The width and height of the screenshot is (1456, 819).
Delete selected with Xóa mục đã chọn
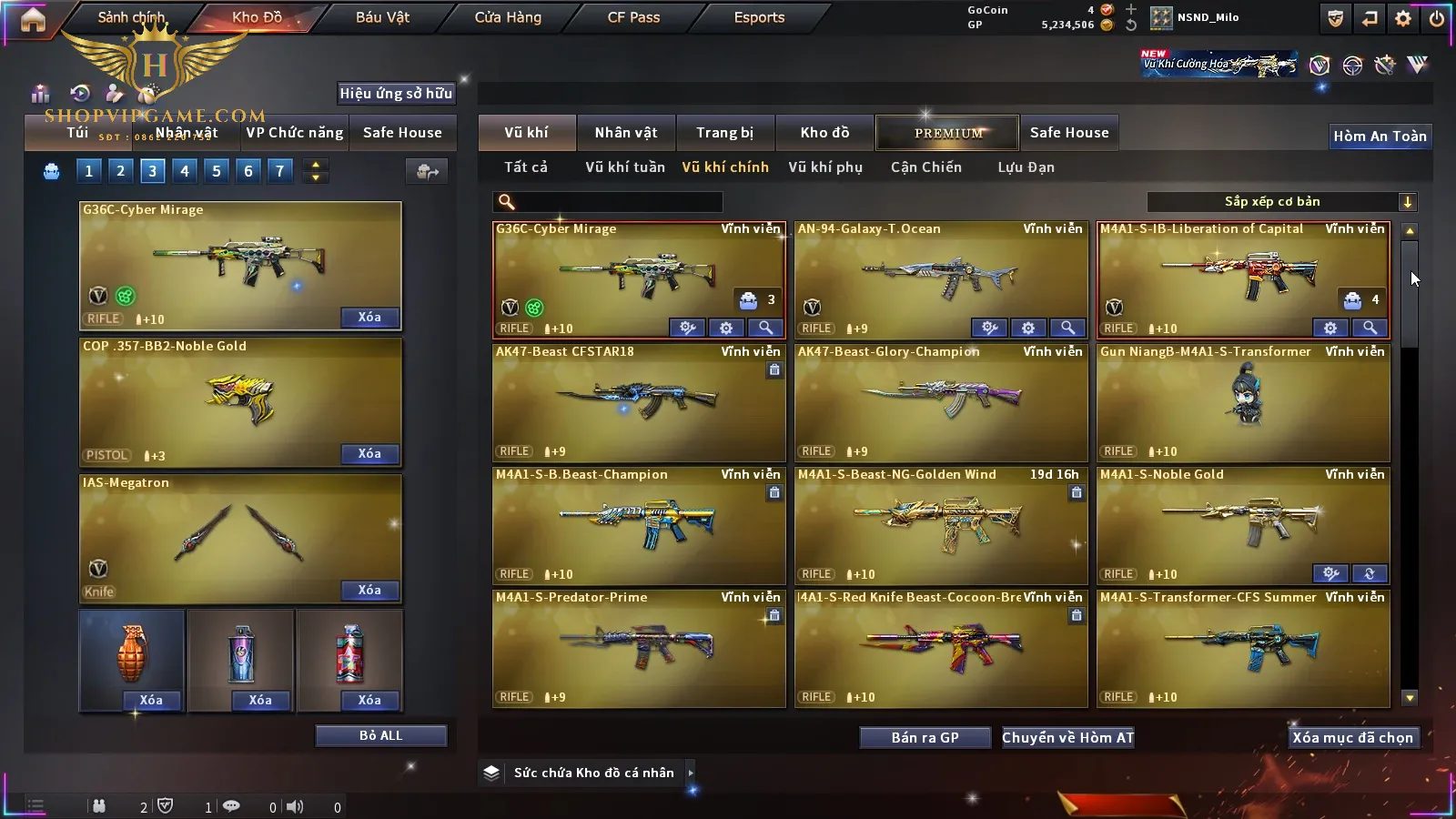tap(1352, 738)
